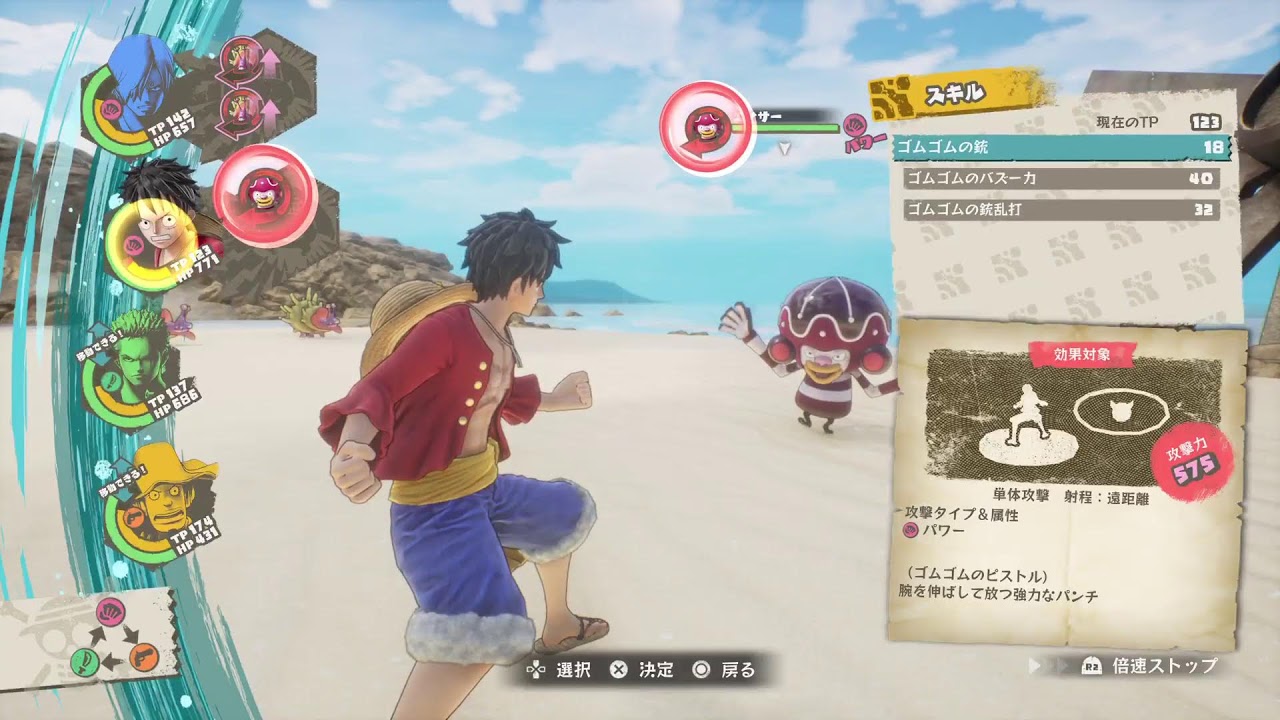Select the green Slash attribute icon
Screen dimensions: 1280x720
point(85,663)
